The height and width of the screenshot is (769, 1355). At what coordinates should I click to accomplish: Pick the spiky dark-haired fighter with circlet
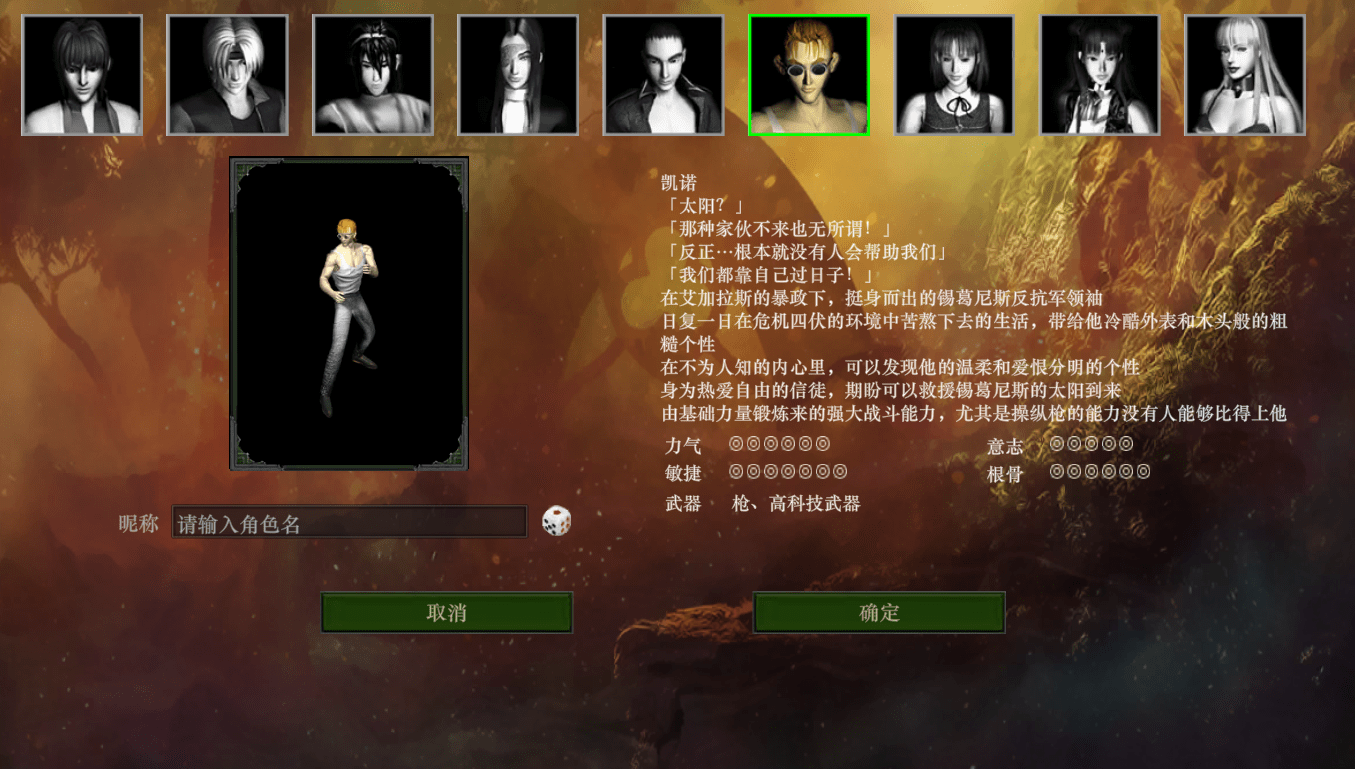[373, 75]
